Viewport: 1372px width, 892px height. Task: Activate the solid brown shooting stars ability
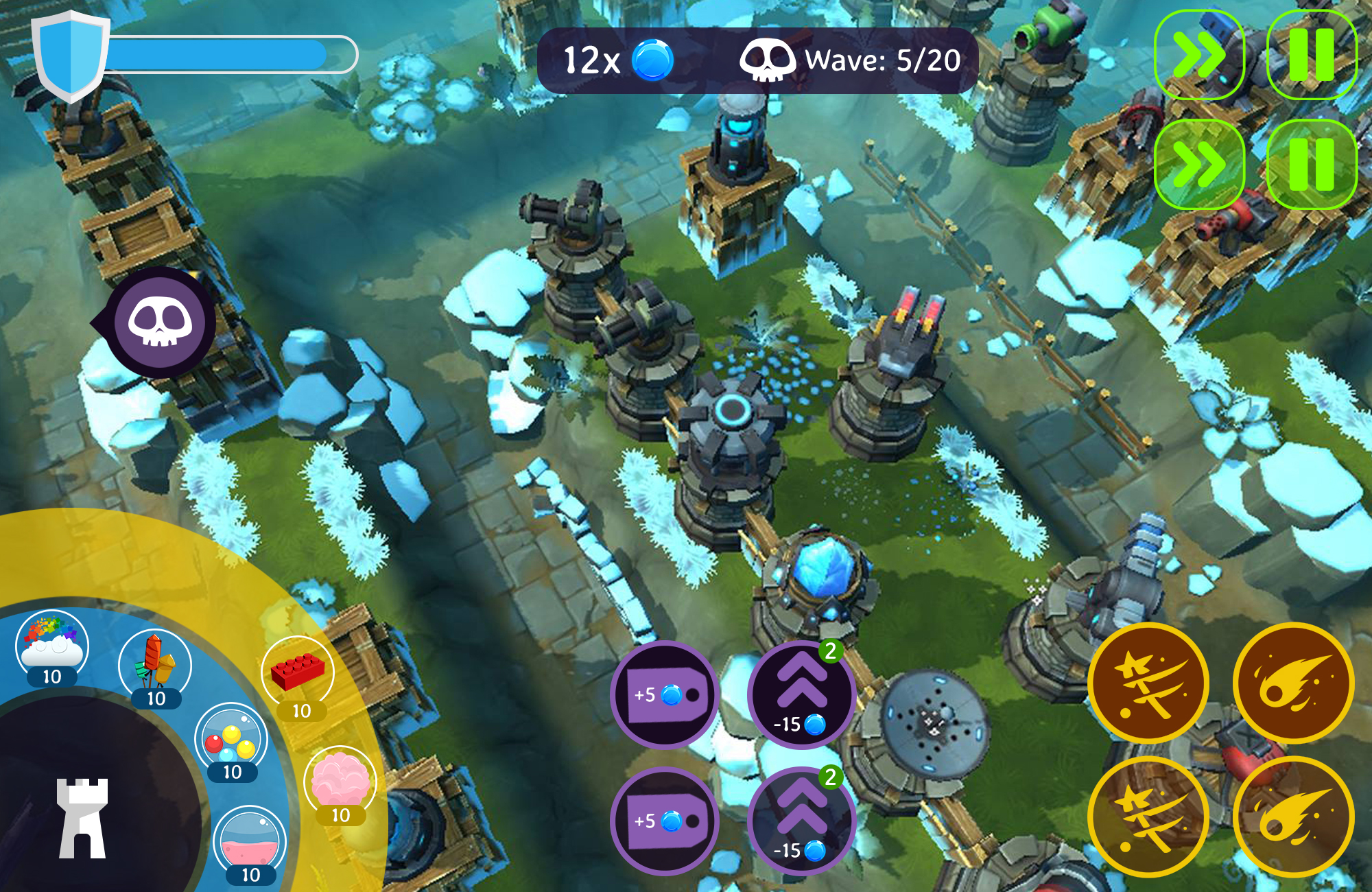pos(1148,683)
